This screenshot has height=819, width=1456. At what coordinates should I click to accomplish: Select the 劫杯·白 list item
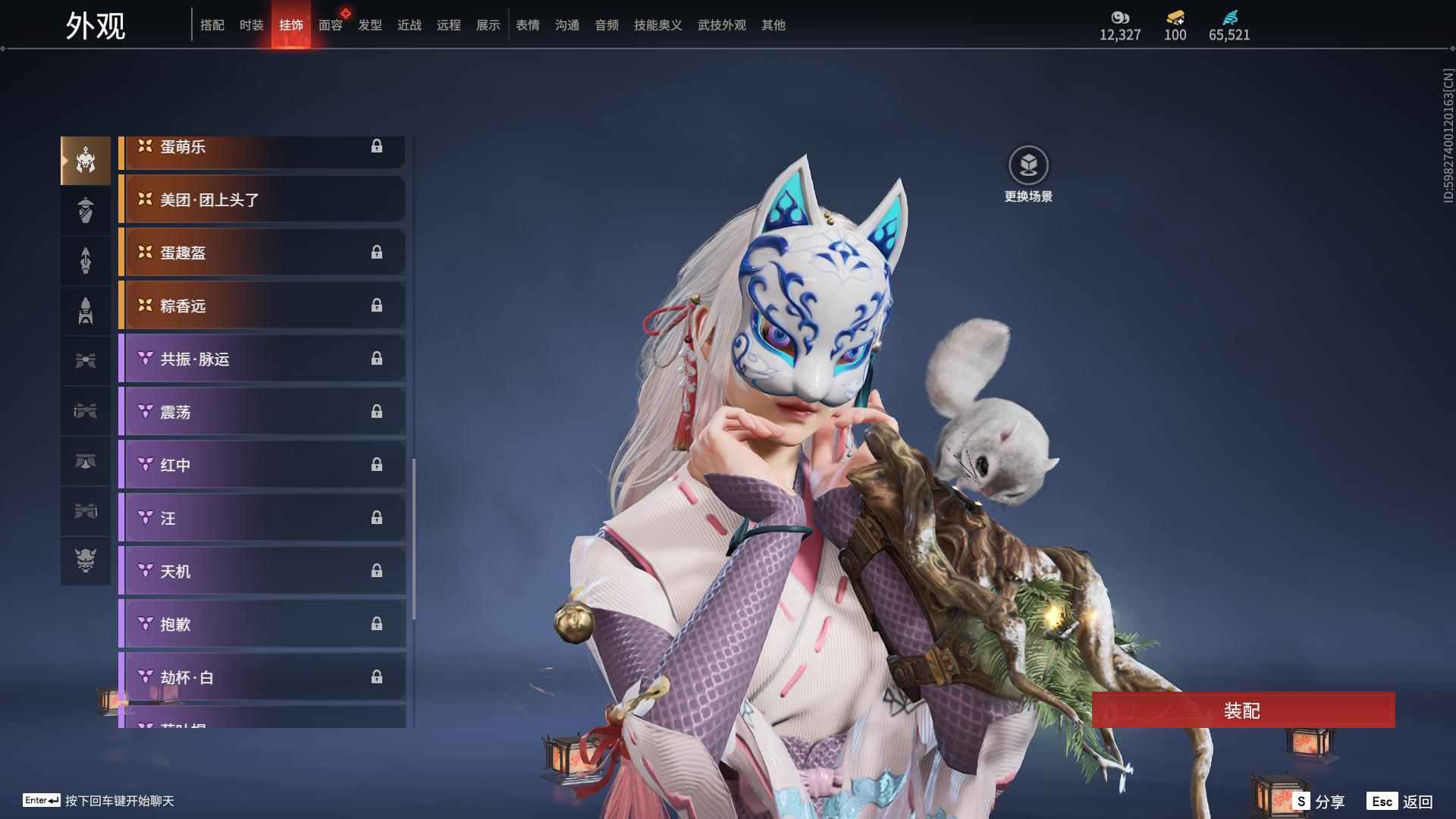point(262,677)
